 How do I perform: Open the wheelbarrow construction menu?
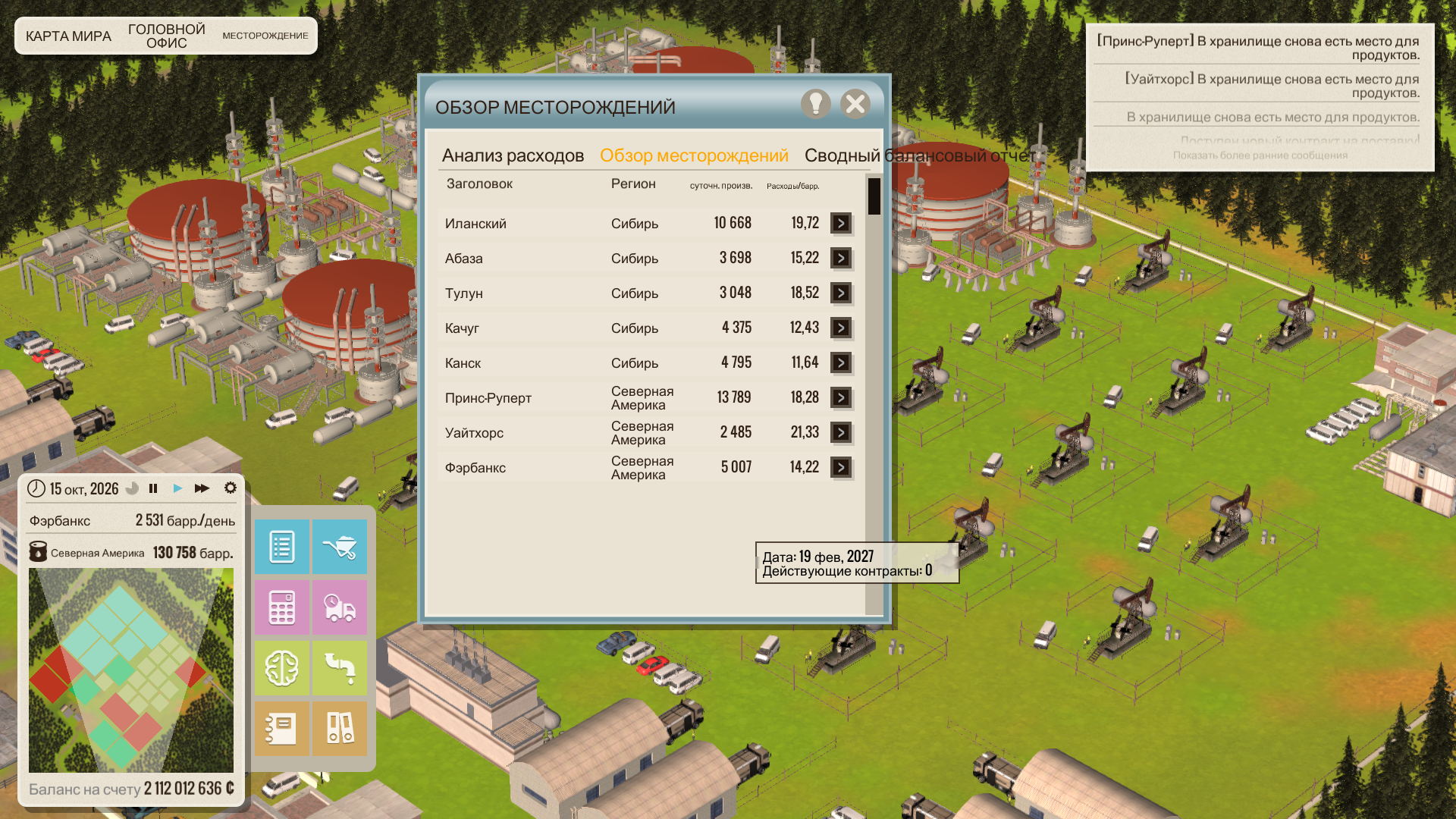tap(340, 547)
